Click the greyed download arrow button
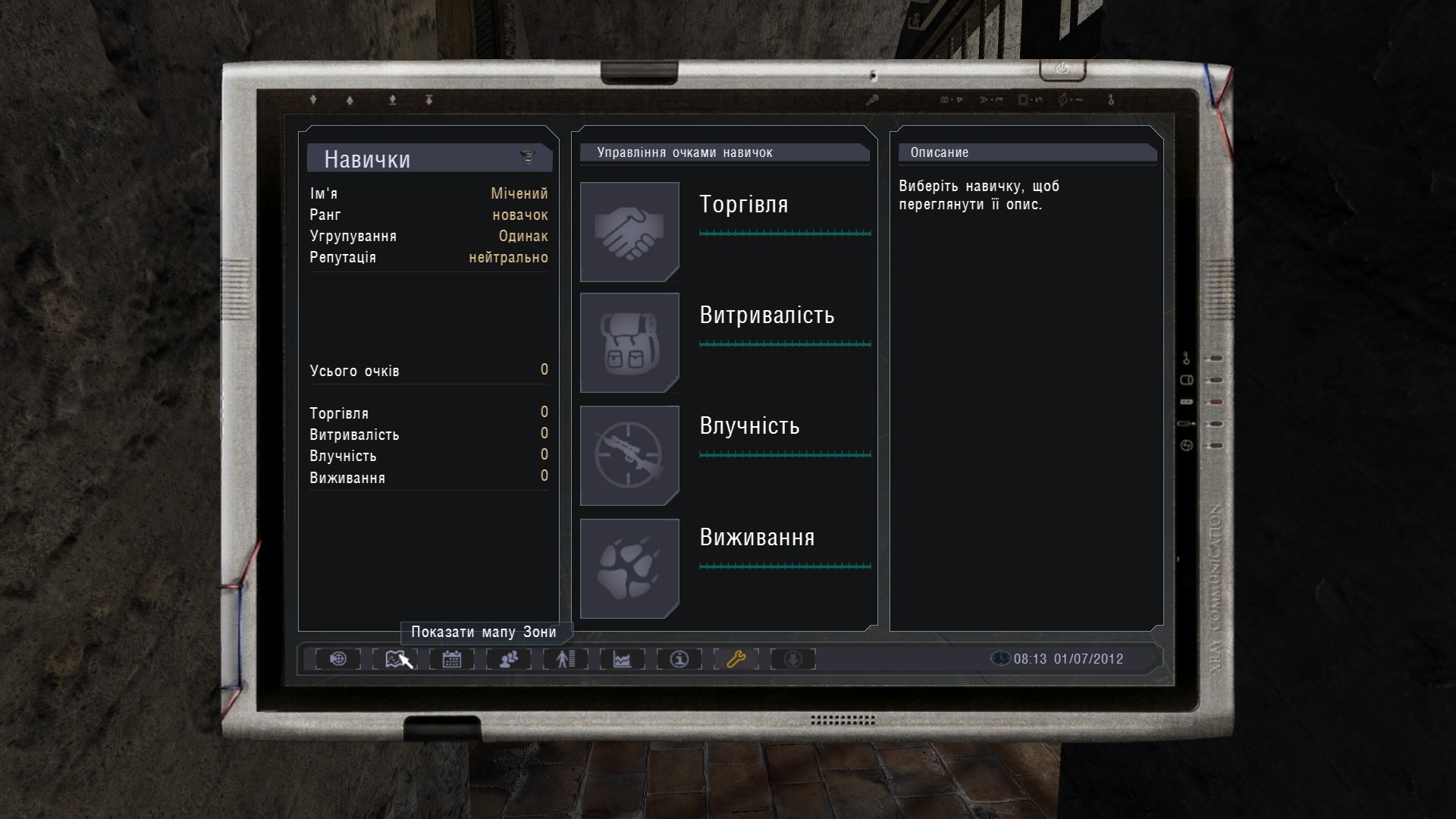This screenshot has width=1456, height=819. coord(793,659)
